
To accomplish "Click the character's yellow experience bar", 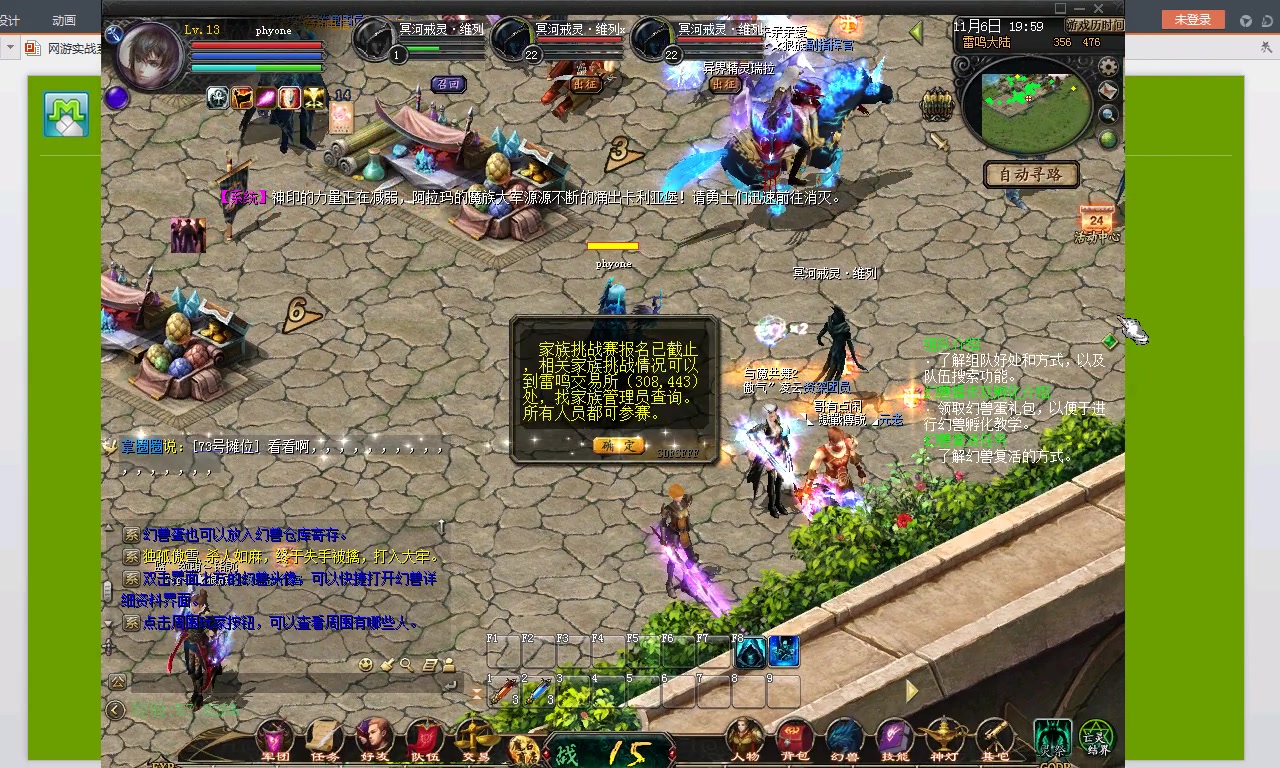I will point(612,247).
